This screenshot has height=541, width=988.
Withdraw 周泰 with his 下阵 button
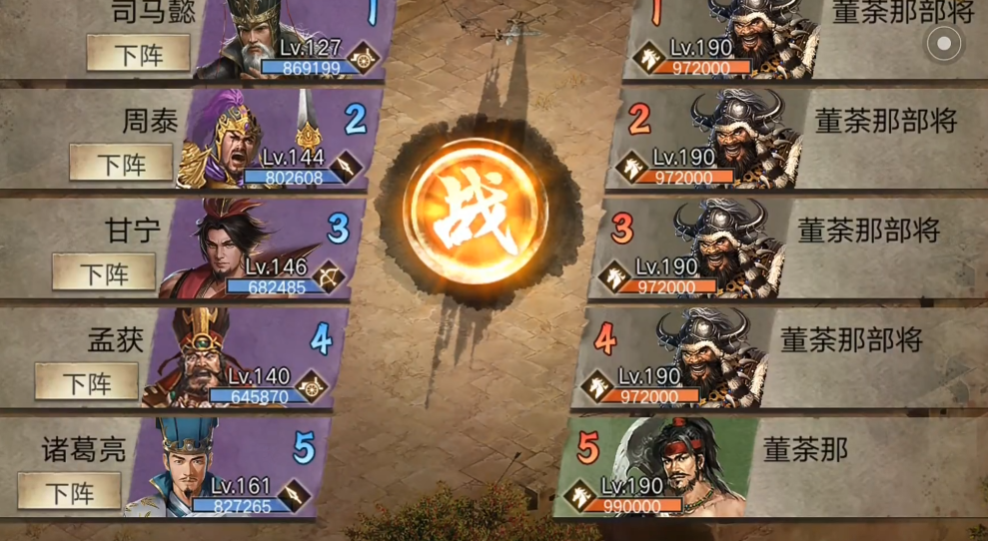point(121,162)
